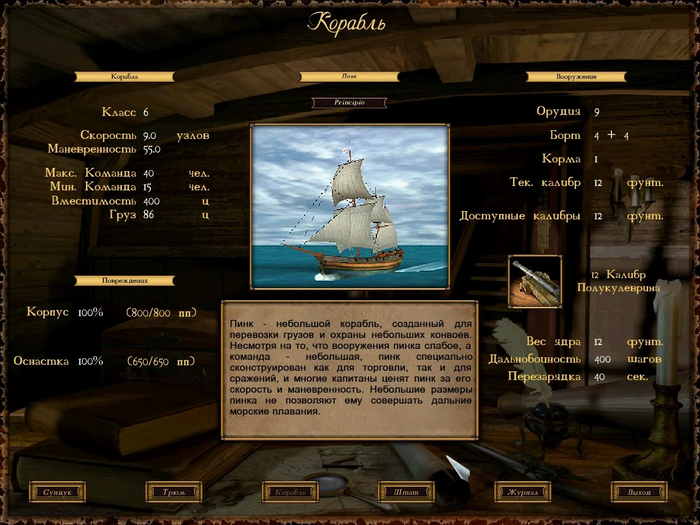Exit the ship screen with Выход

(x=640, y=492)
